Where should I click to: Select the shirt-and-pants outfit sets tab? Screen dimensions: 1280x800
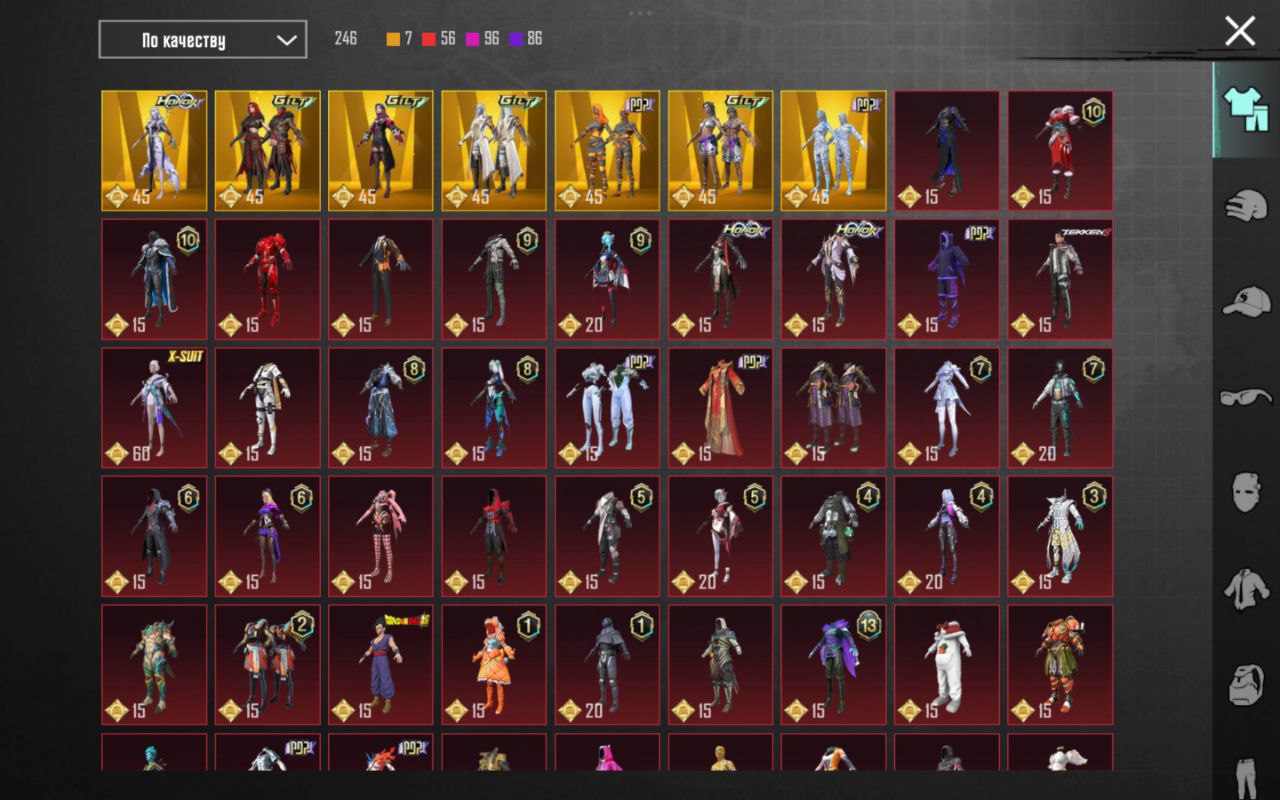1246,109
